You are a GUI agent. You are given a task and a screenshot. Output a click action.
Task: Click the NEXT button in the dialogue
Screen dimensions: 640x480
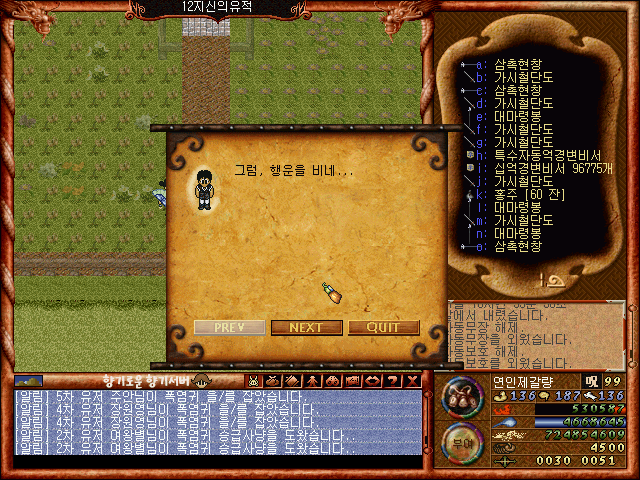[306, 327]
